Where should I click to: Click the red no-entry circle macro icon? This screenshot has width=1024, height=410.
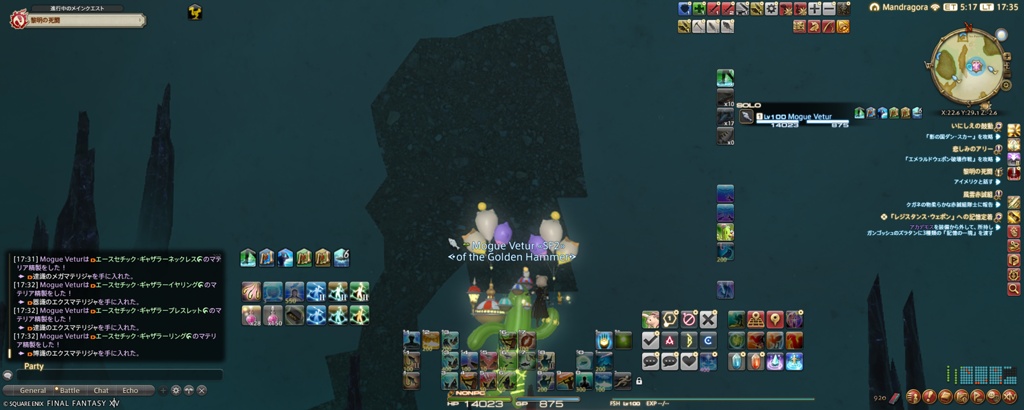(689, 319)
